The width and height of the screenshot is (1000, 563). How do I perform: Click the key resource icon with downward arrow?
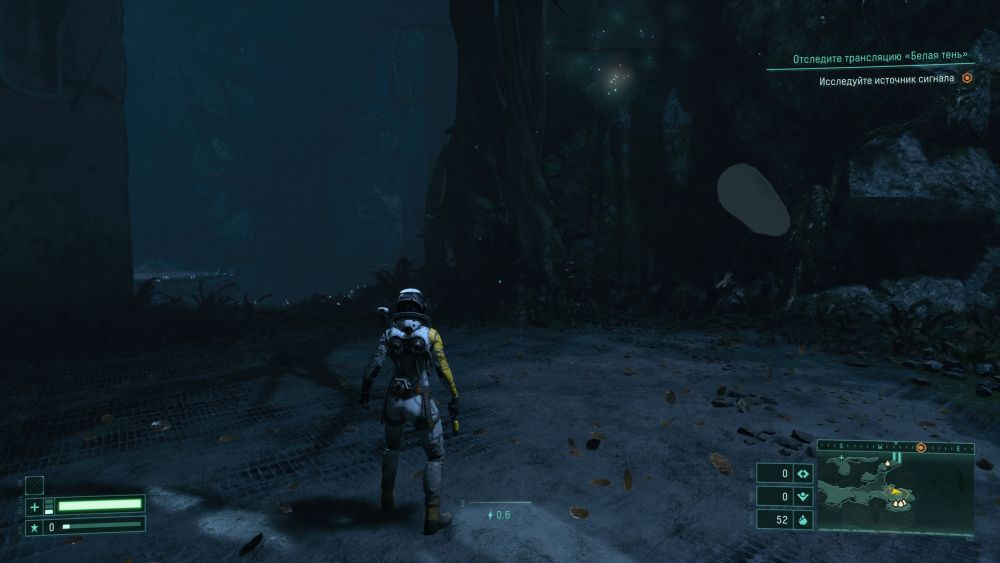[x=803, y=496]
